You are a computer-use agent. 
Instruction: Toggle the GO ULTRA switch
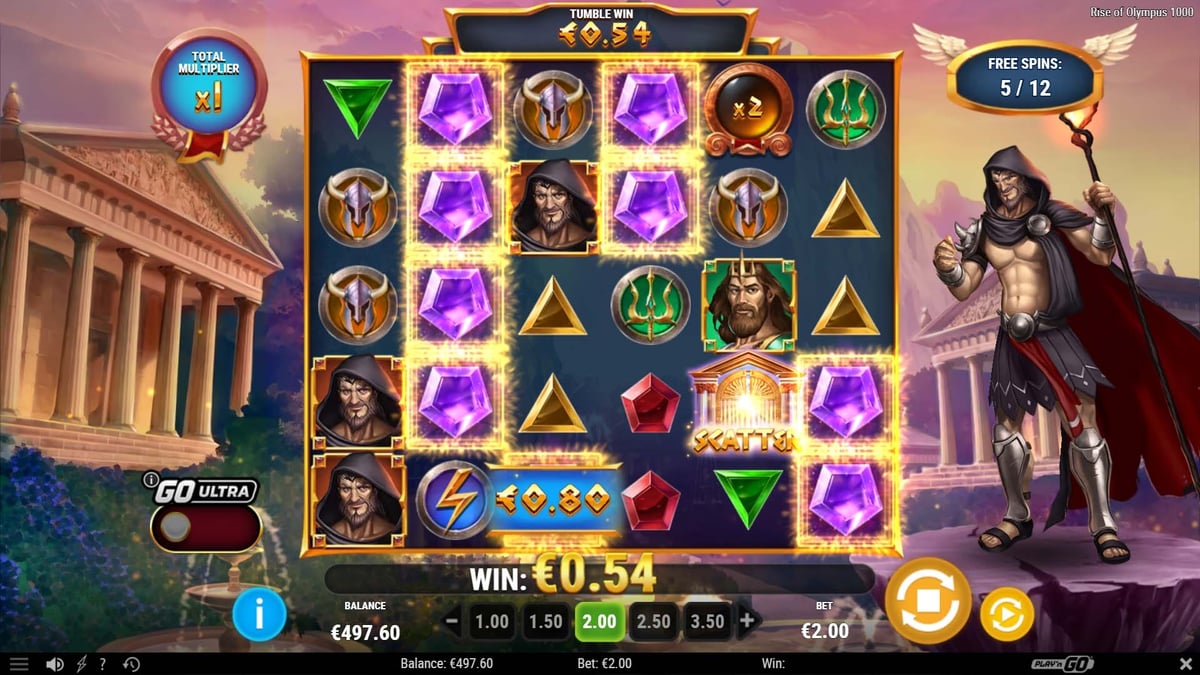click(204, 527)
